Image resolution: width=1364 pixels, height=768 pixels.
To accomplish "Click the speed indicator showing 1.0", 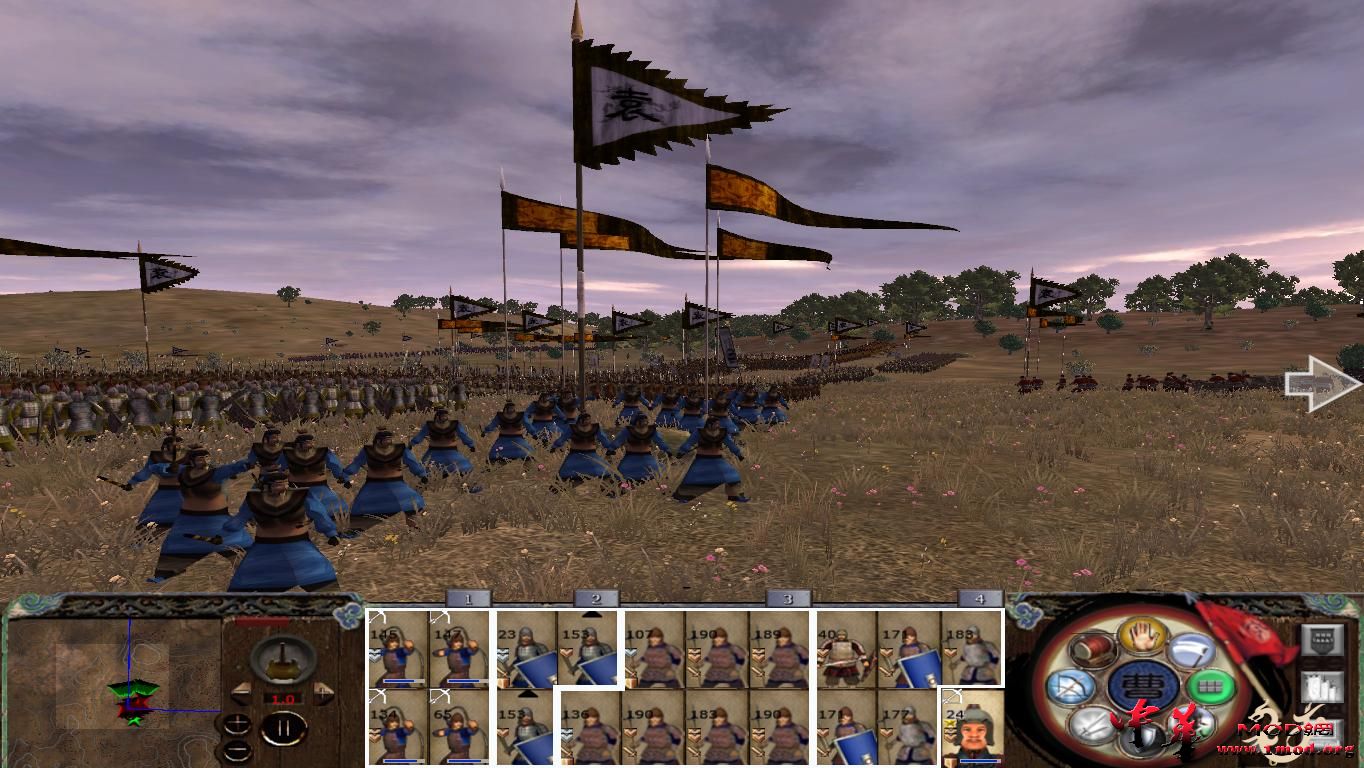I will pos(283,698).
